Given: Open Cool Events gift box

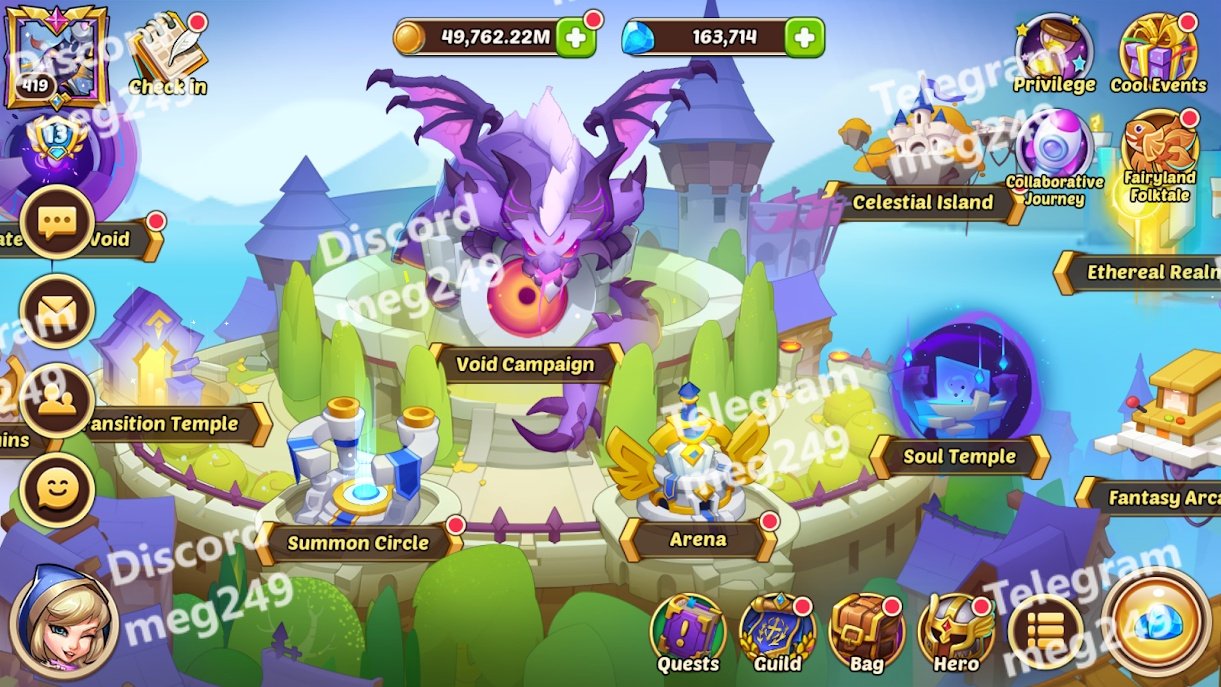Looking at the screenshot, I should [x=1158, y=52].
